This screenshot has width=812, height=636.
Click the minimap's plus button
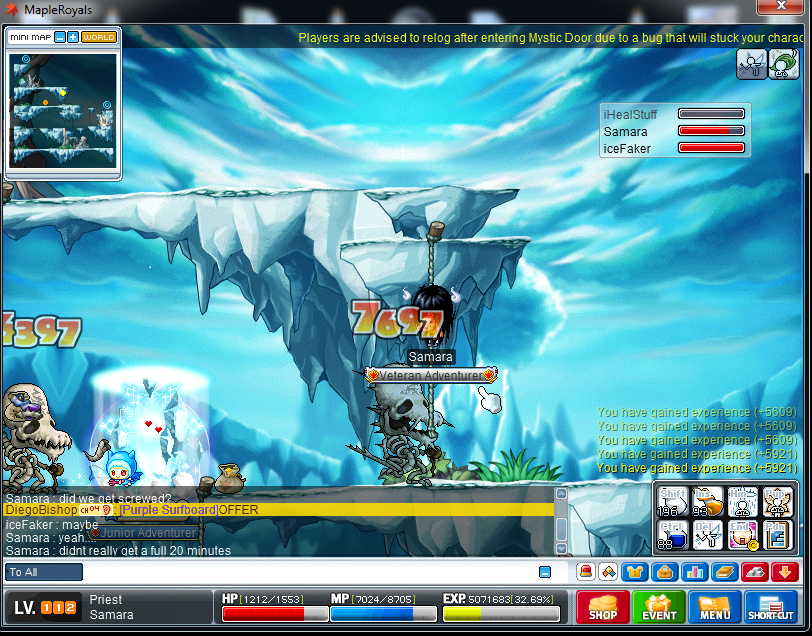click(73, 37)
